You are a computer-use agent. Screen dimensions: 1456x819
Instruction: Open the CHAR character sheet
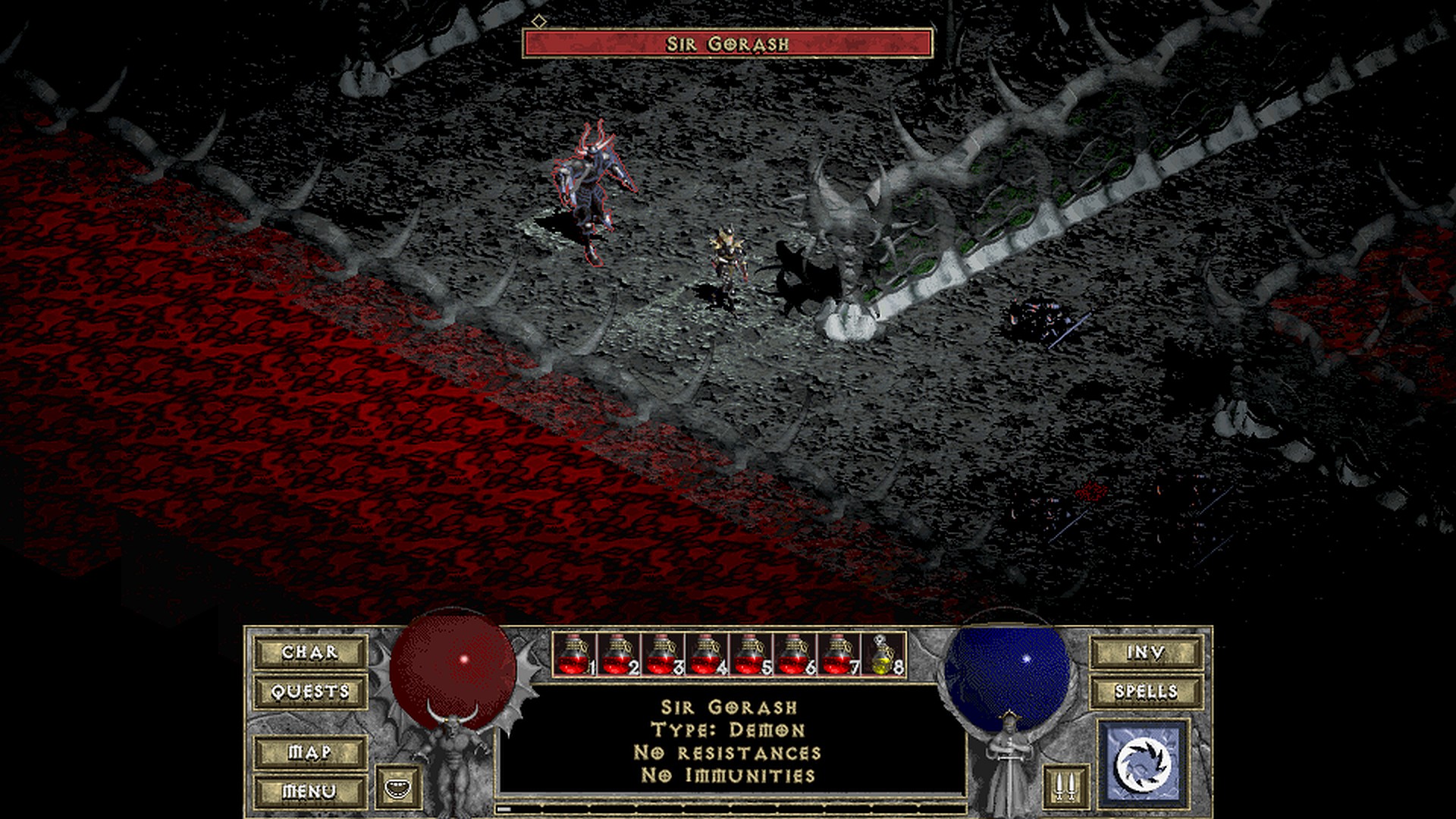(309, 652)
